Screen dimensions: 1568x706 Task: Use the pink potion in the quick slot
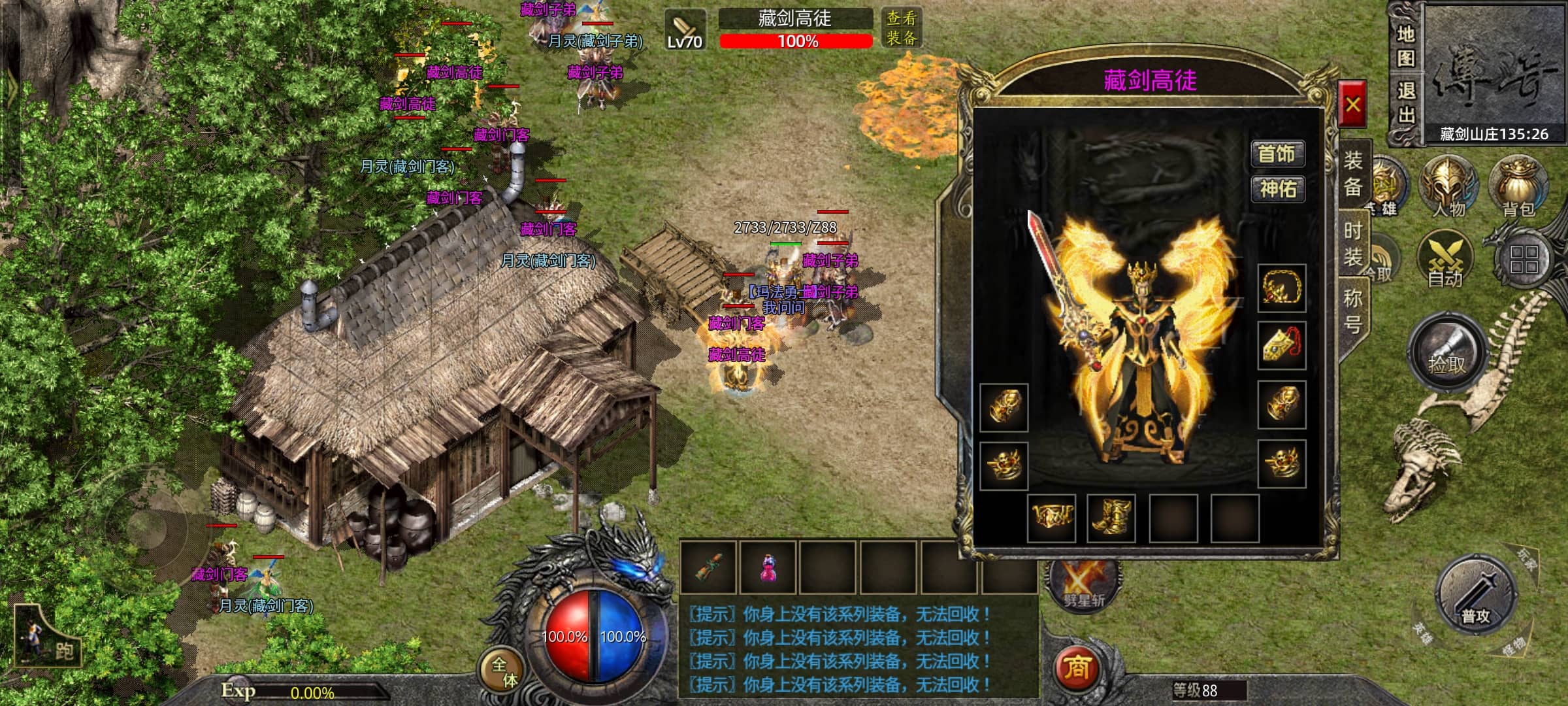pos(768,567)
